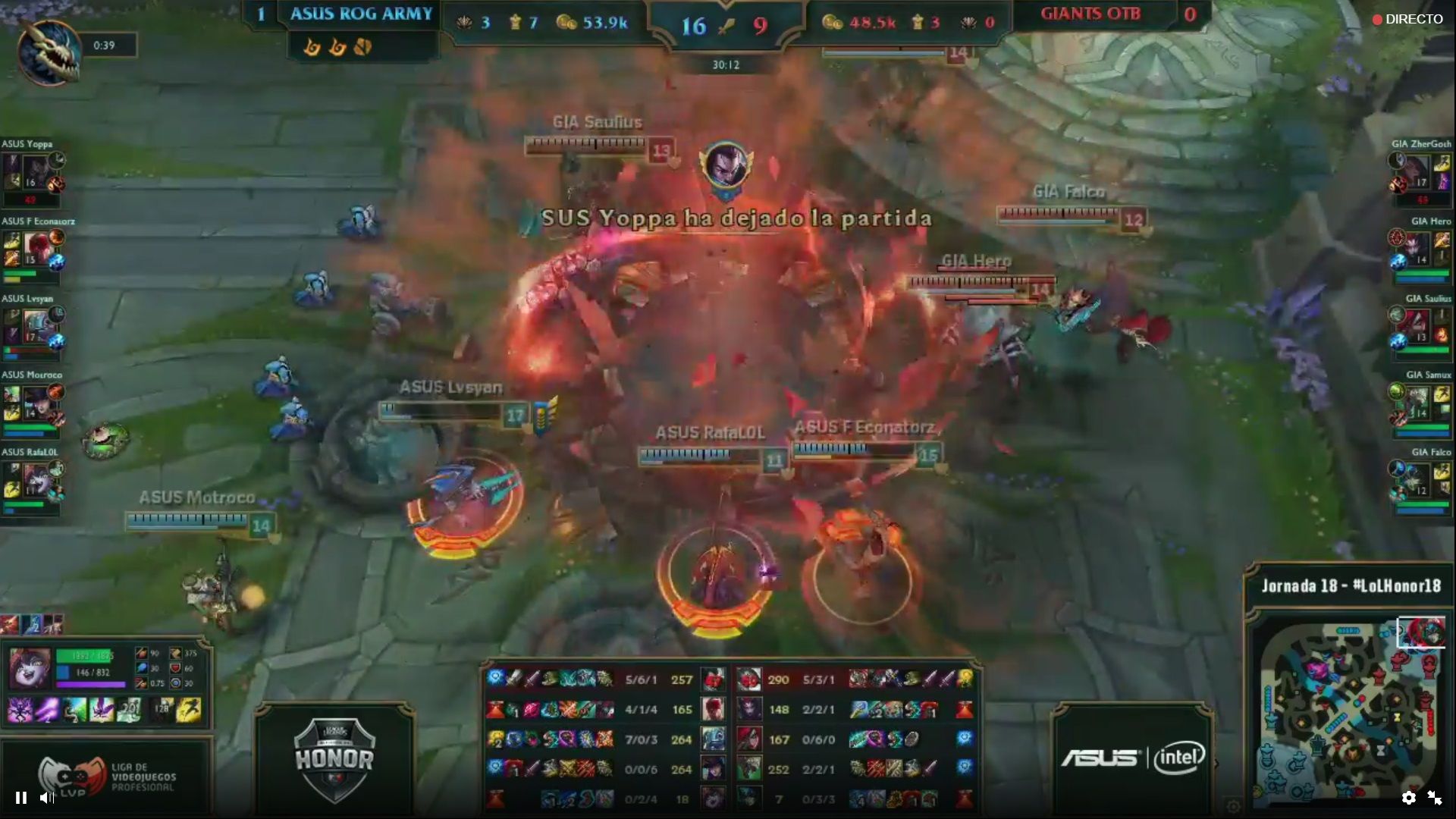Choose ASUS Lvsyan's champion portrait
This screenshot has width=1456, height=819.
pos(36,325)
